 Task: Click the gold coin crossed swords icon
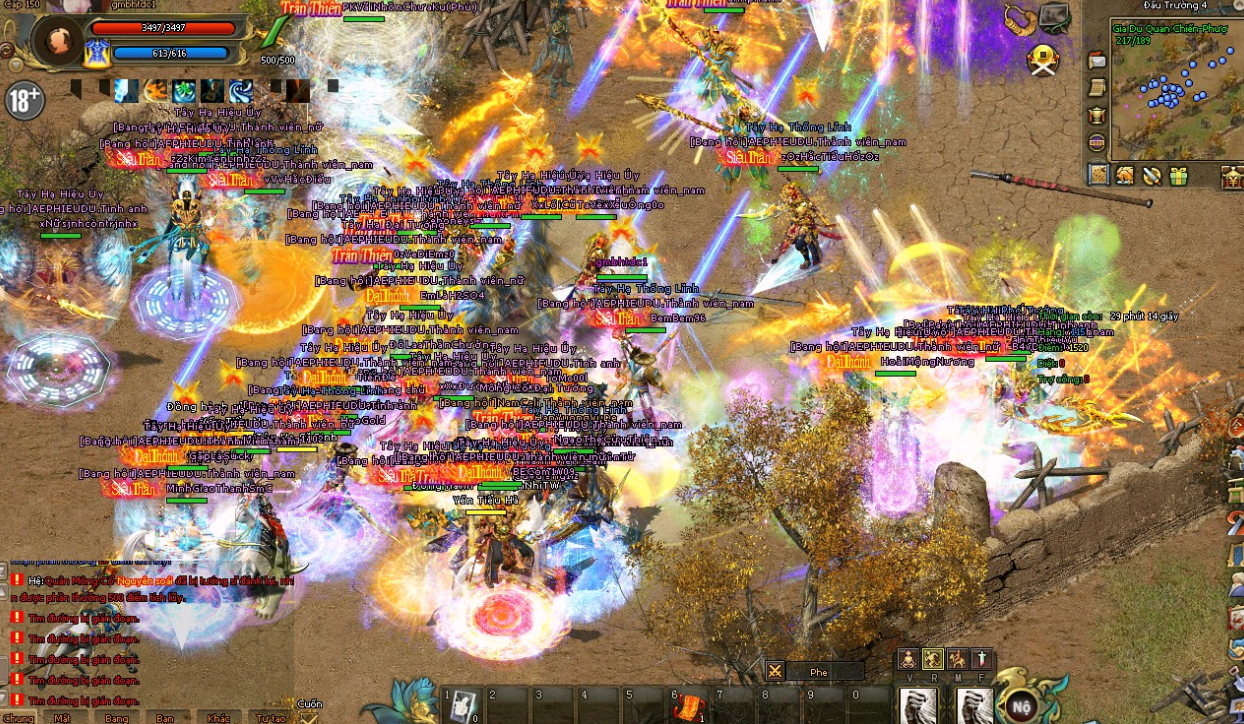[1043, 60]
